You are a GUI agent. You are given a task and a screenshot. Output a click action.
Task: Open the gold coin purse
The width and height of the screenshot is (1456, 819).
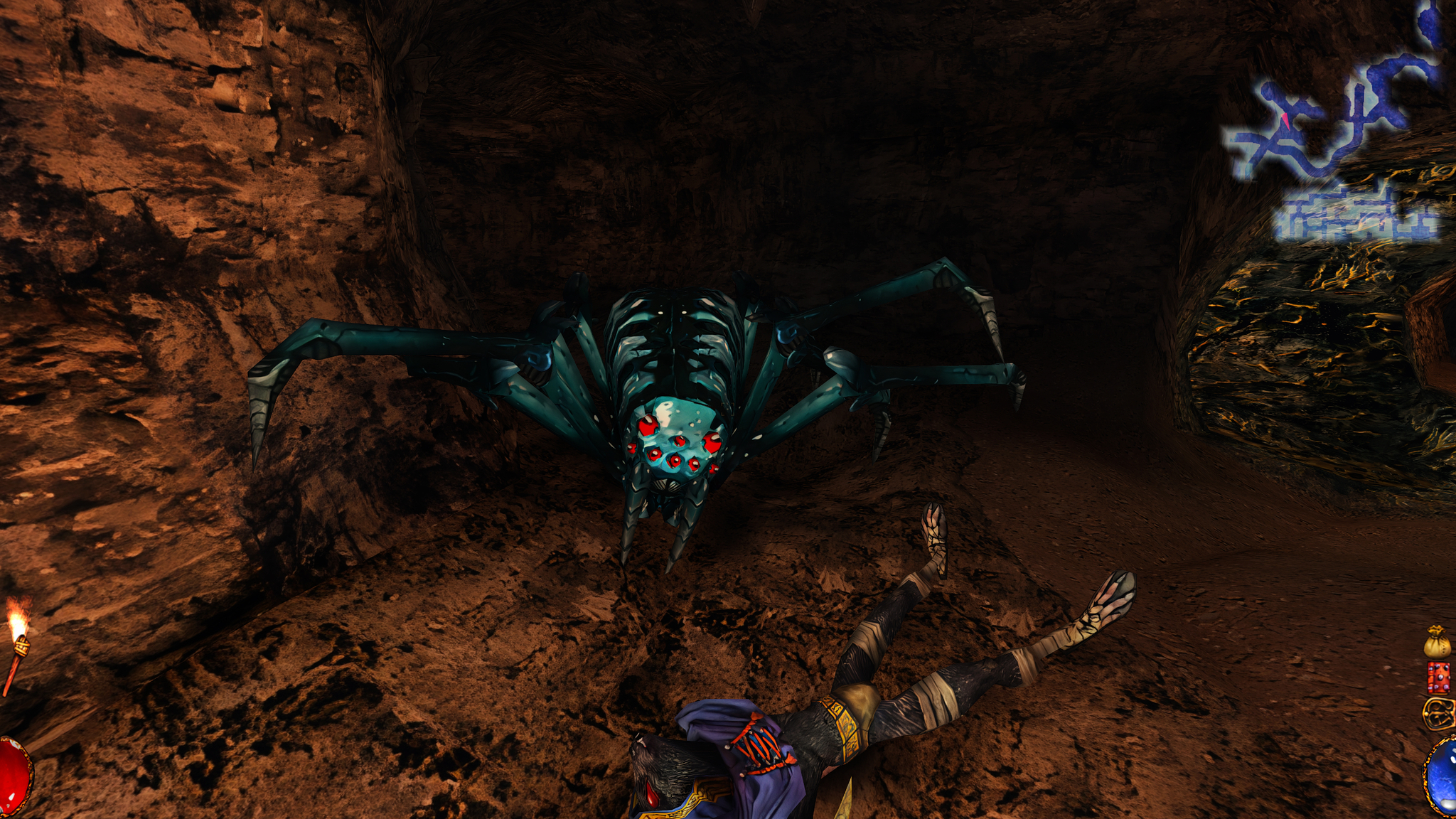click(1437, 643)
